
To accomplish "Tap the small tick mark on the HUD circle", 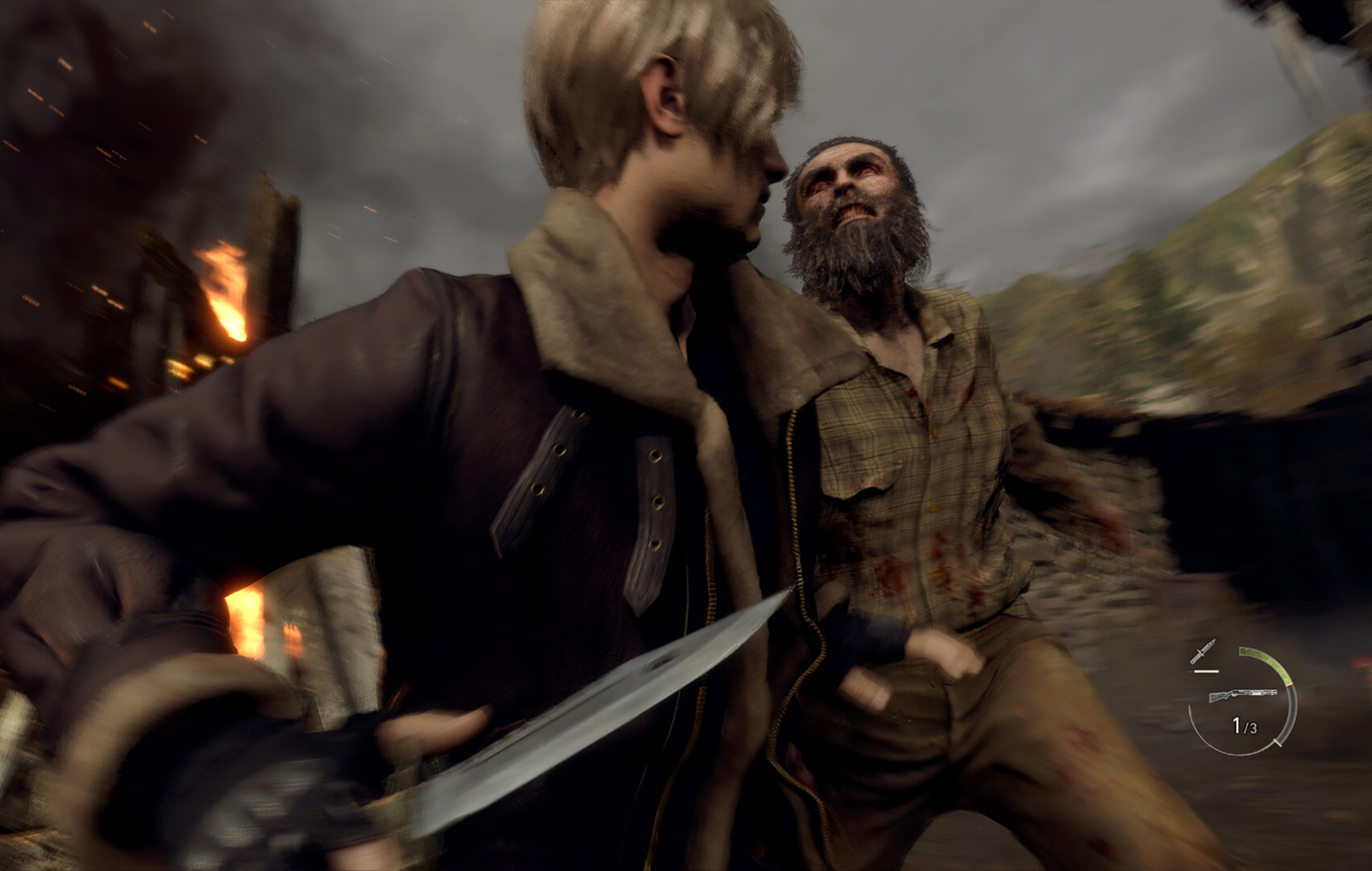I will (1279, 743).
